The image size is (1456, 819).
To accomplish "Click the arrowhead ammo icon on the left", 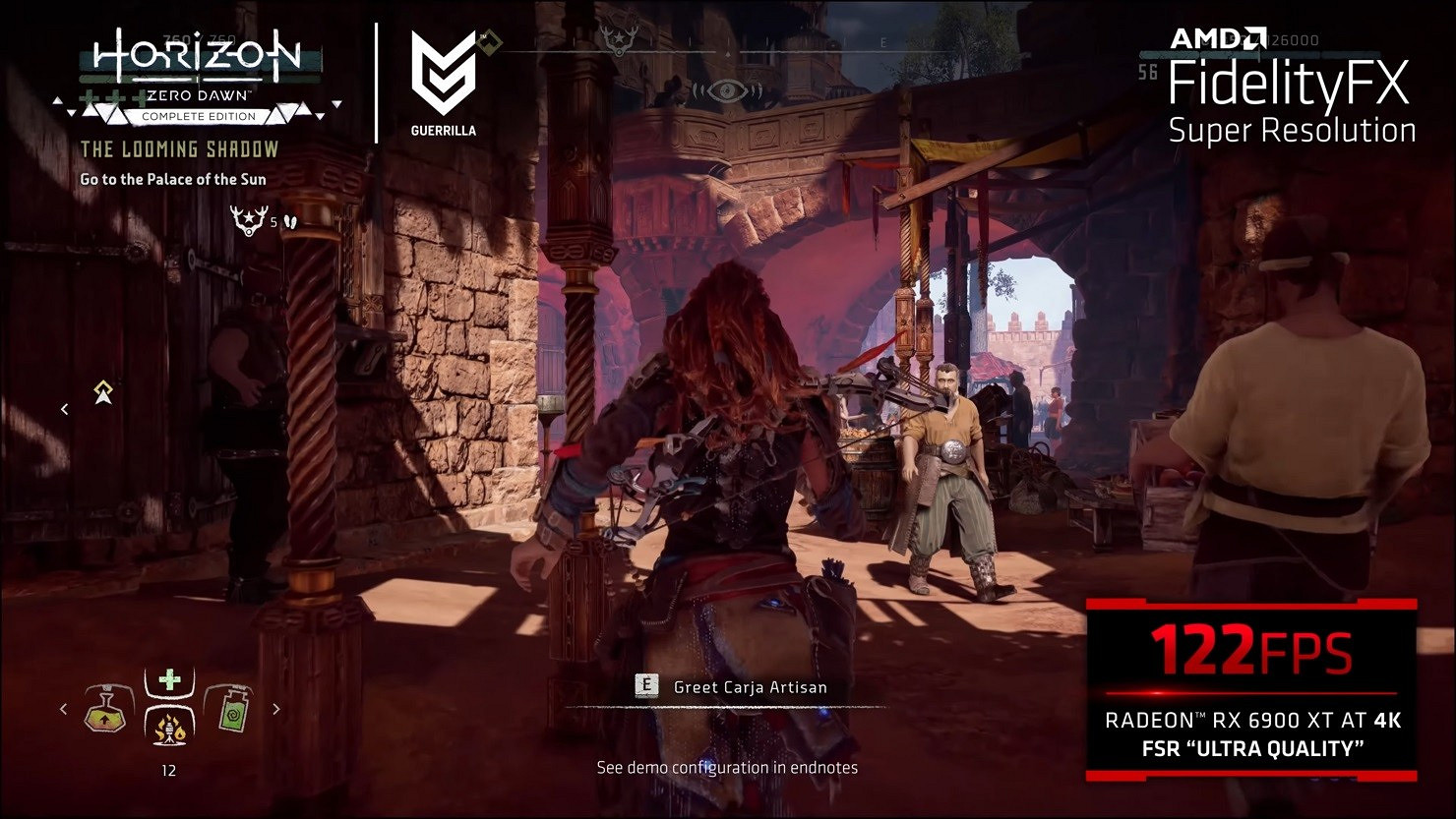I will tap(103, 393).
